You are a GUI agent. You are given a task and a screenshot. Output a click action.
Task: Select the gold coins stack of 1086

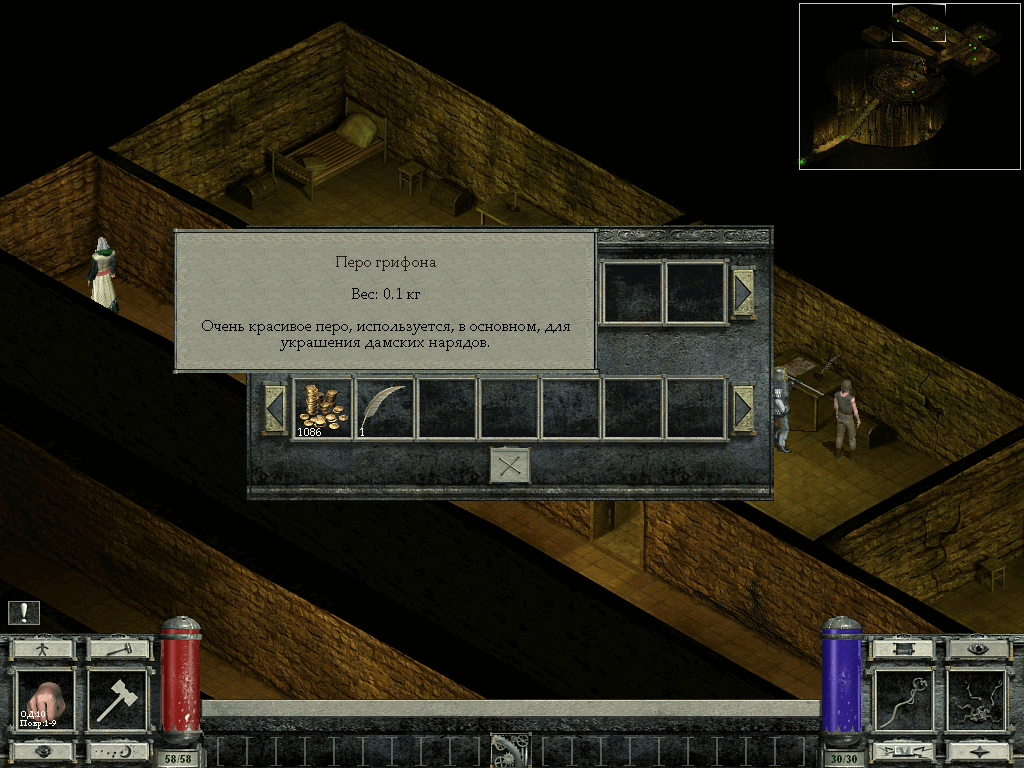[322, 408]
